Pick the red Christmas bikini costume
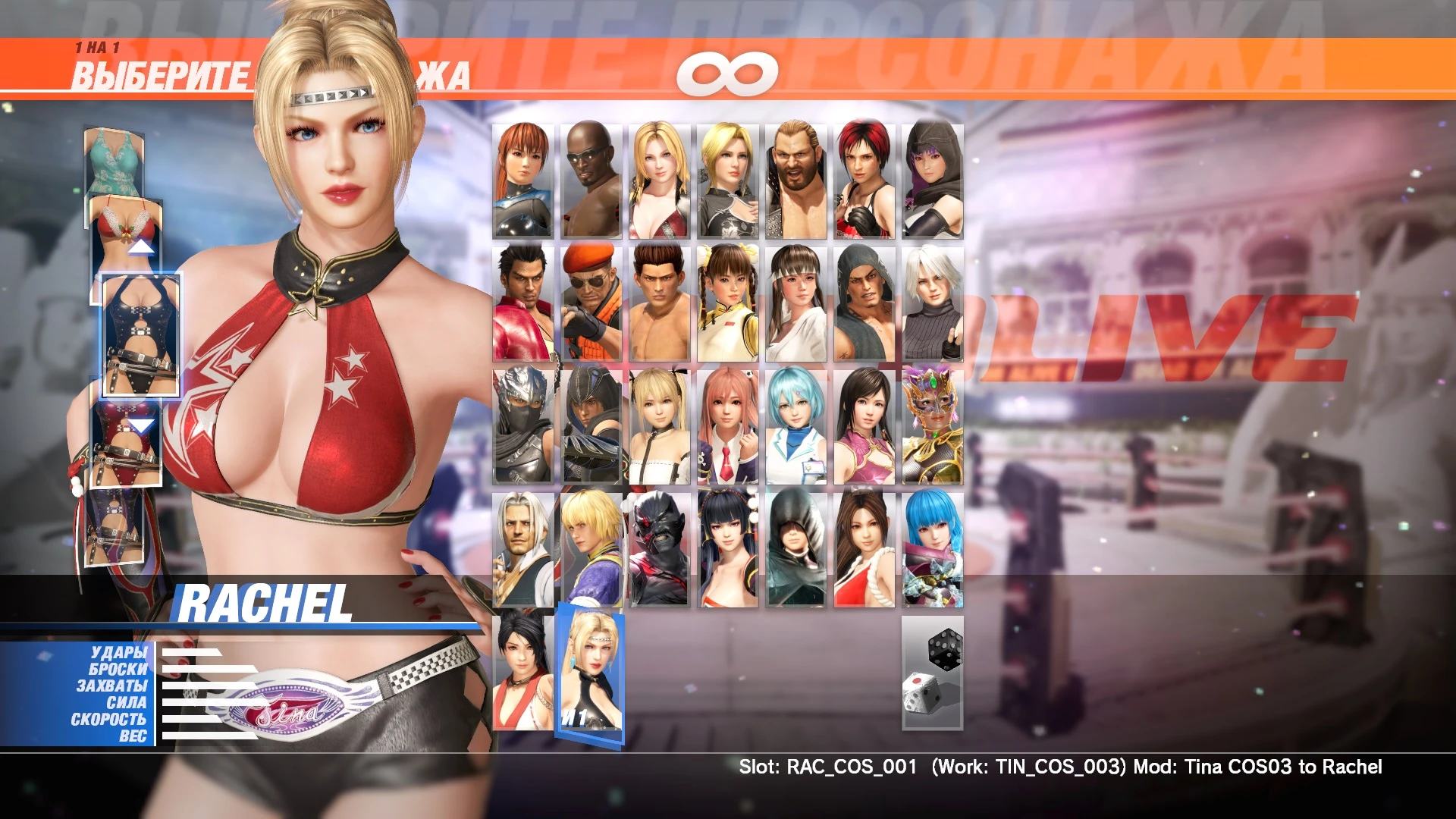The image size is (1456, 819). click(x=125, y=220)
